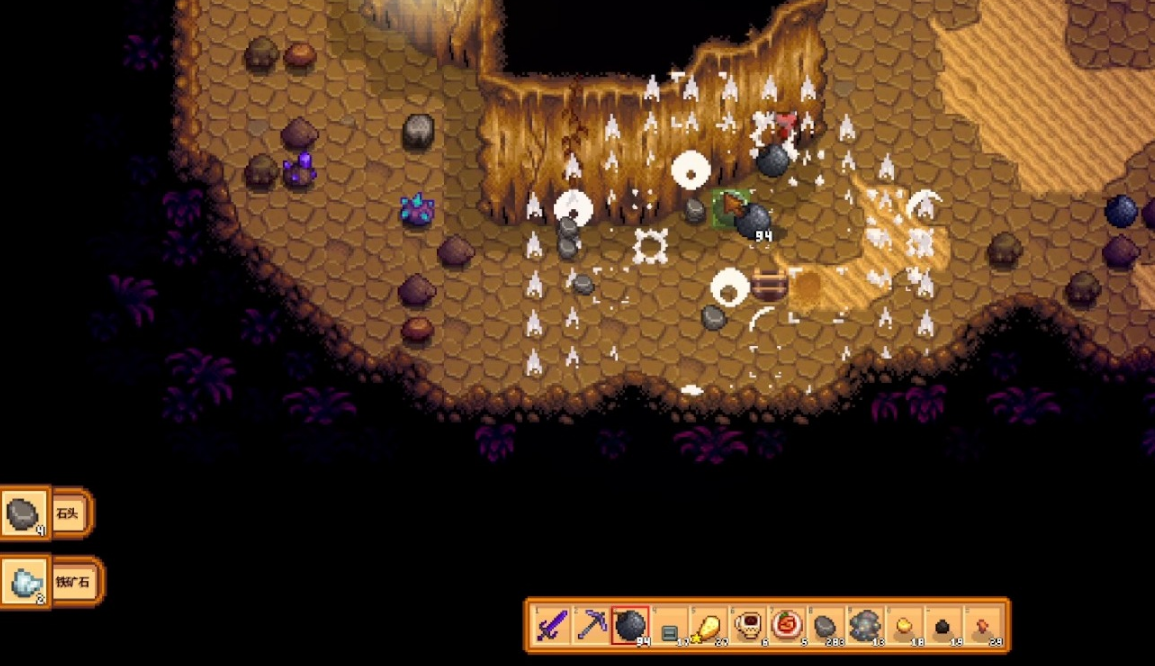Viewport: 1155px width, 666px height.
Task: Select the black coal lump slot
Action: pyautogui.click(x=944, y=626)
